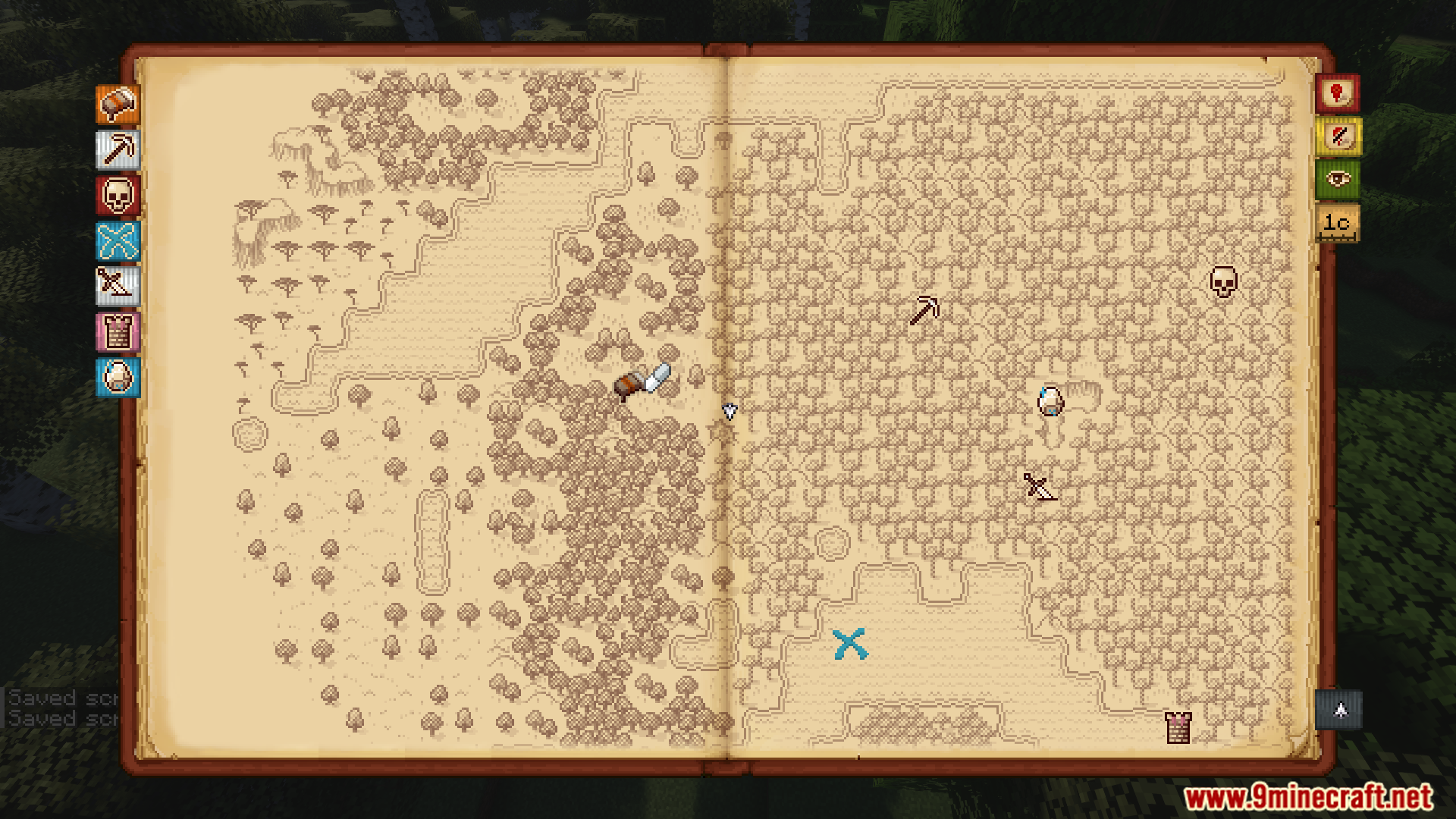1456x819 pixels.
Task: Click the pickaxe marker on the map
Action: 924,310
